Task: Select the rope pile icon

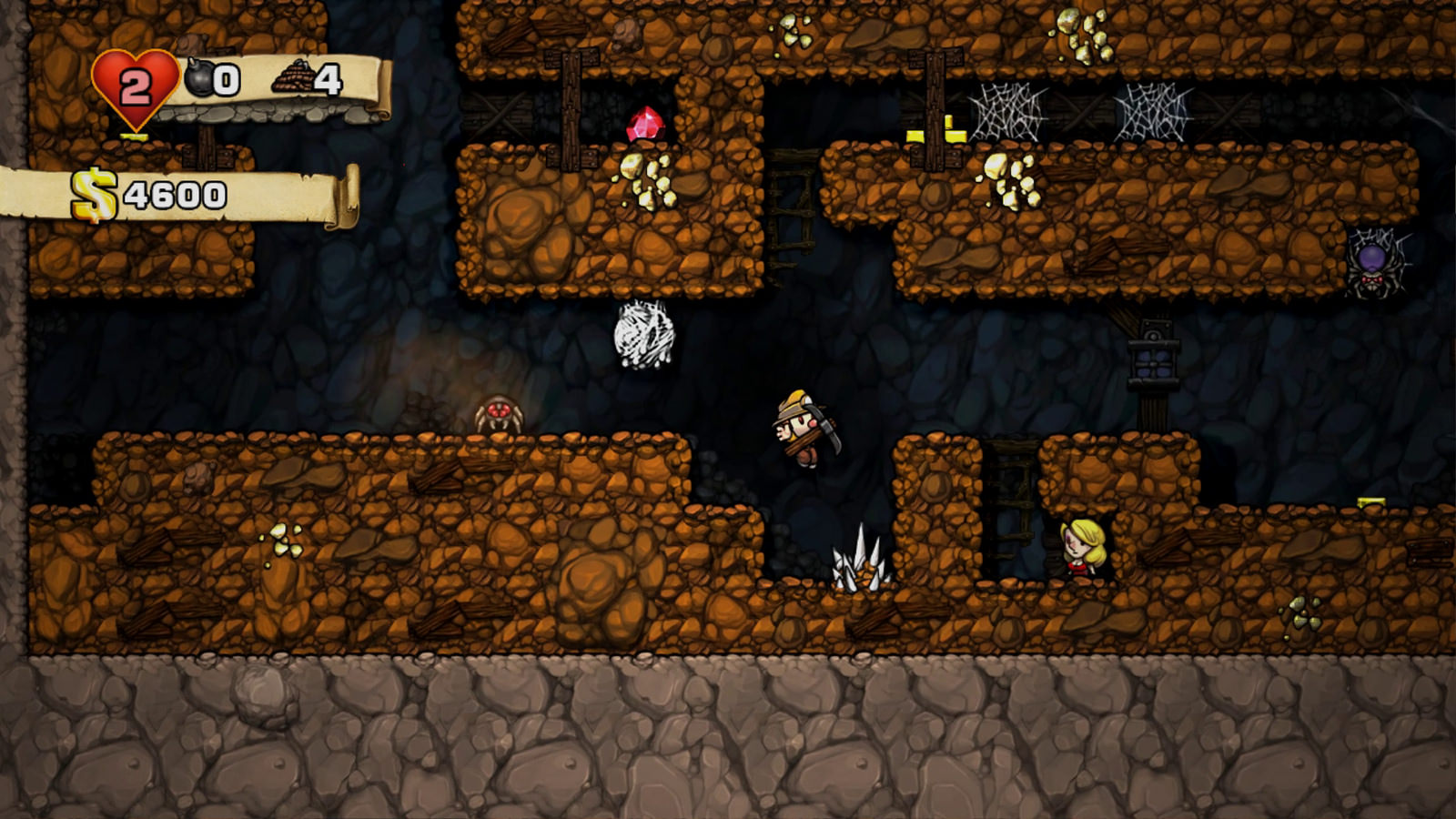Action: (292, 78)
